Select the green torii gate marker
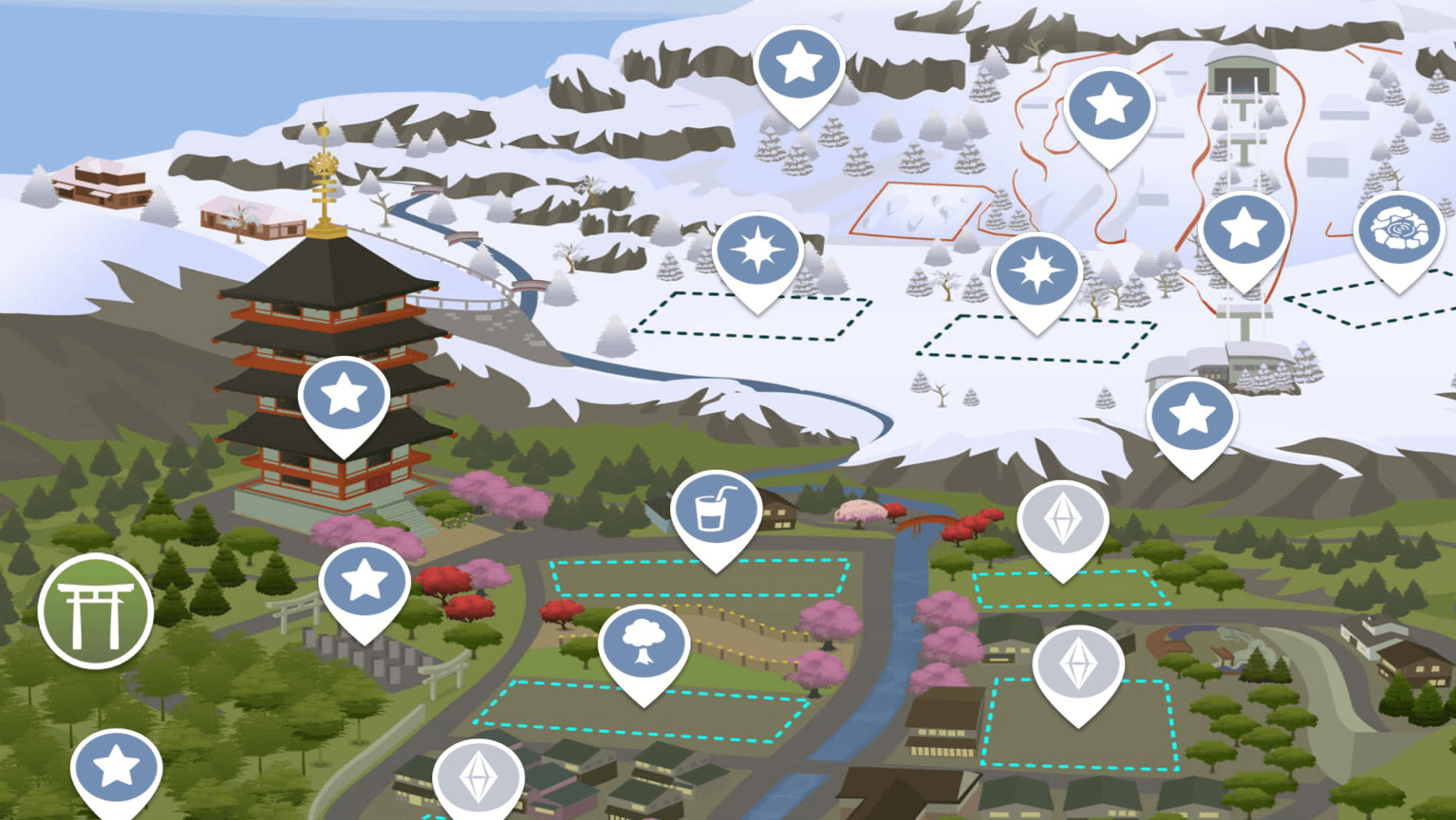 (96, 611)
